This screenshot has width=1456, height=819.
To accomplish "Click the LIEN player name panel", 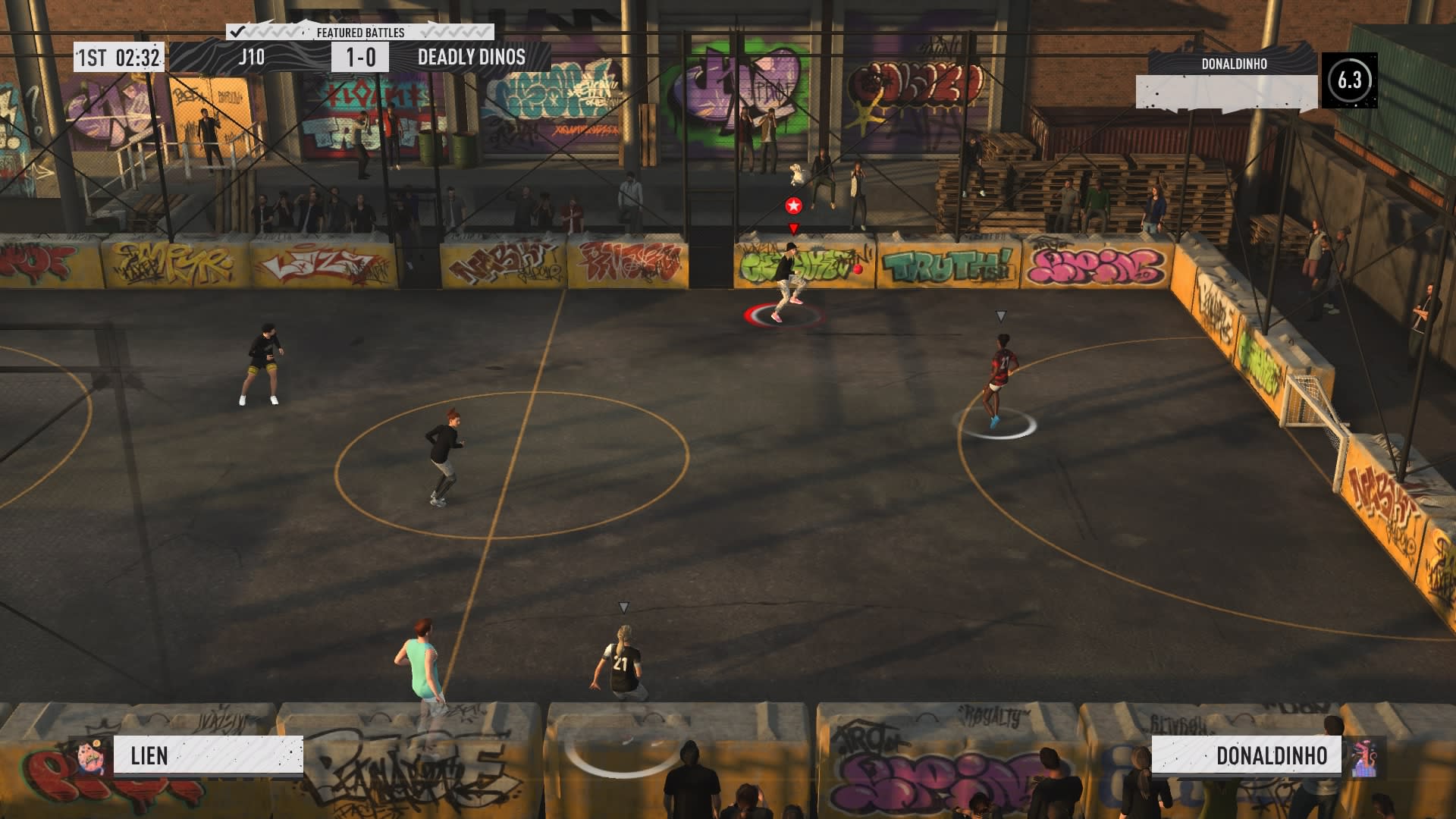I will (x=208, y=755).
